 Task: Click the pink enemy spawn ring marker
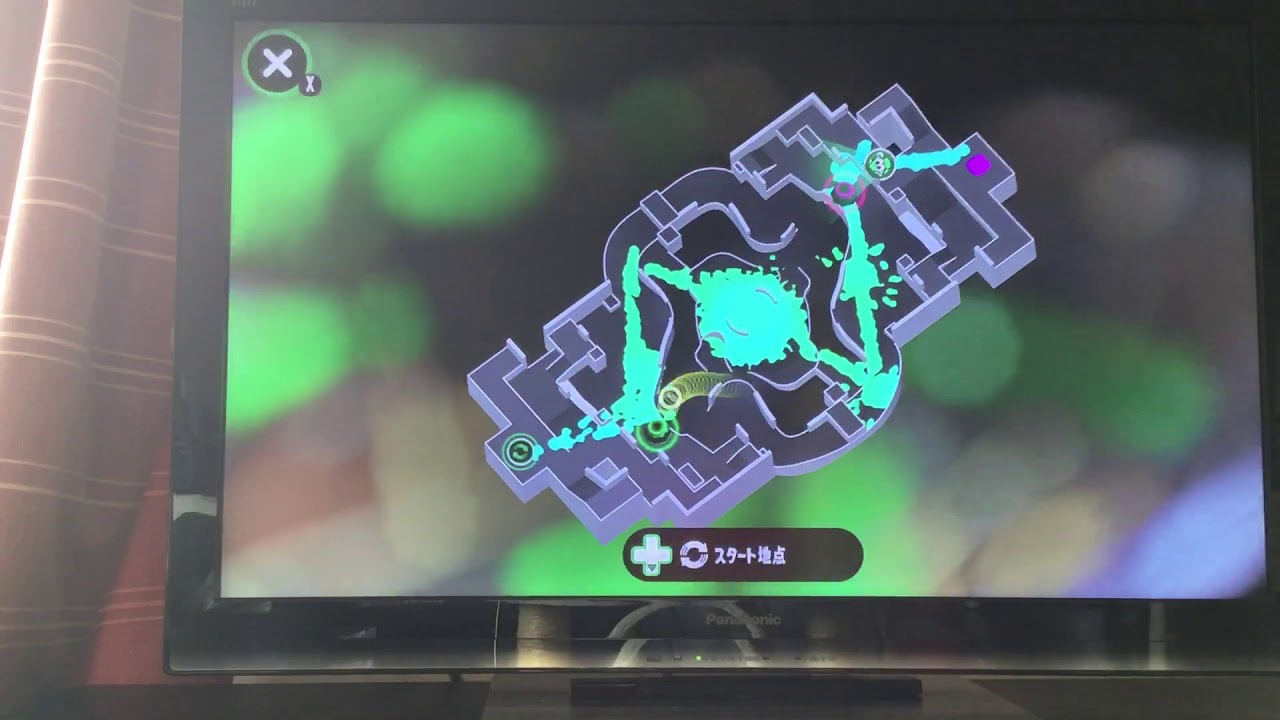click(844, 192)
